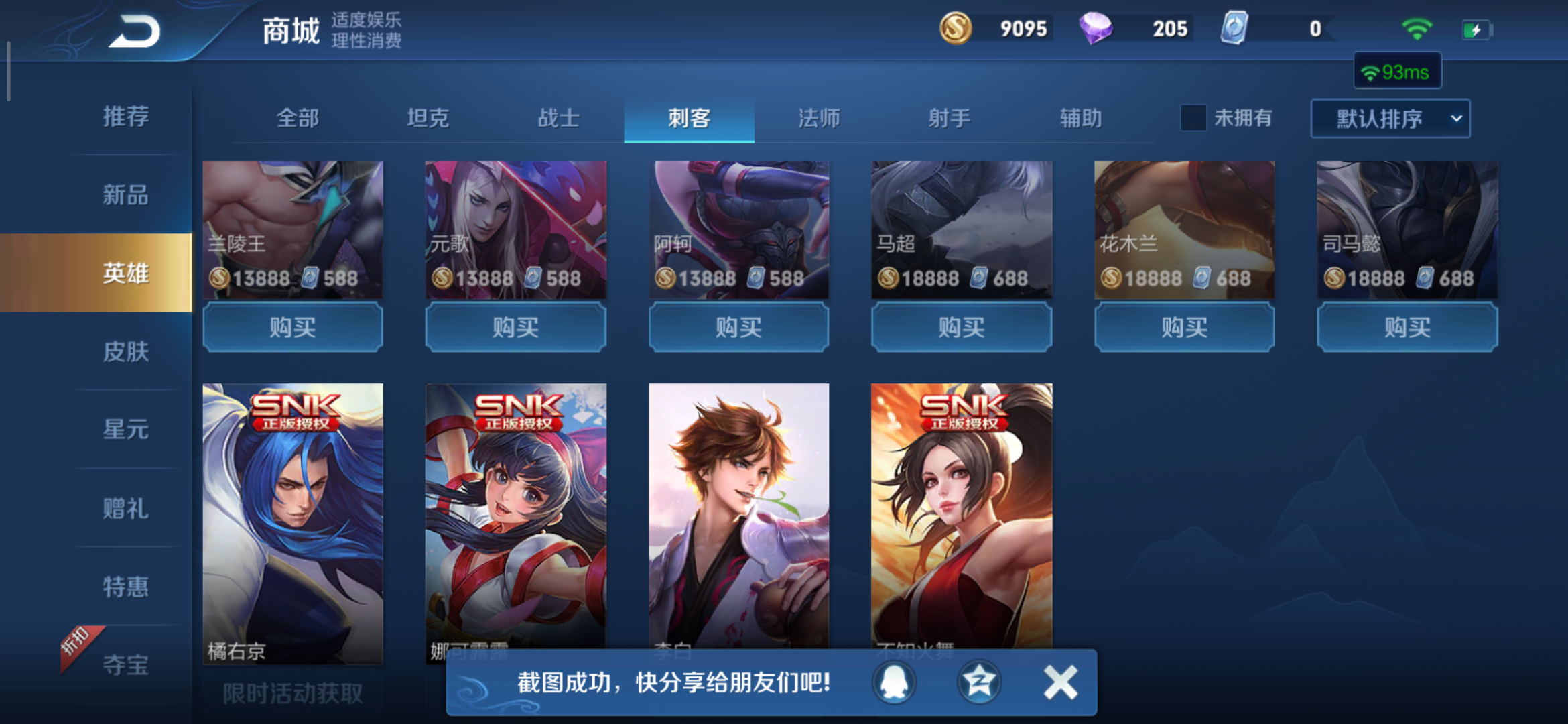Image resolution: width=1568 pixels, height=724 pixels.
Task: Purchase 司马懿 with the 购买 button
Action: click(x=1406, y=328)
